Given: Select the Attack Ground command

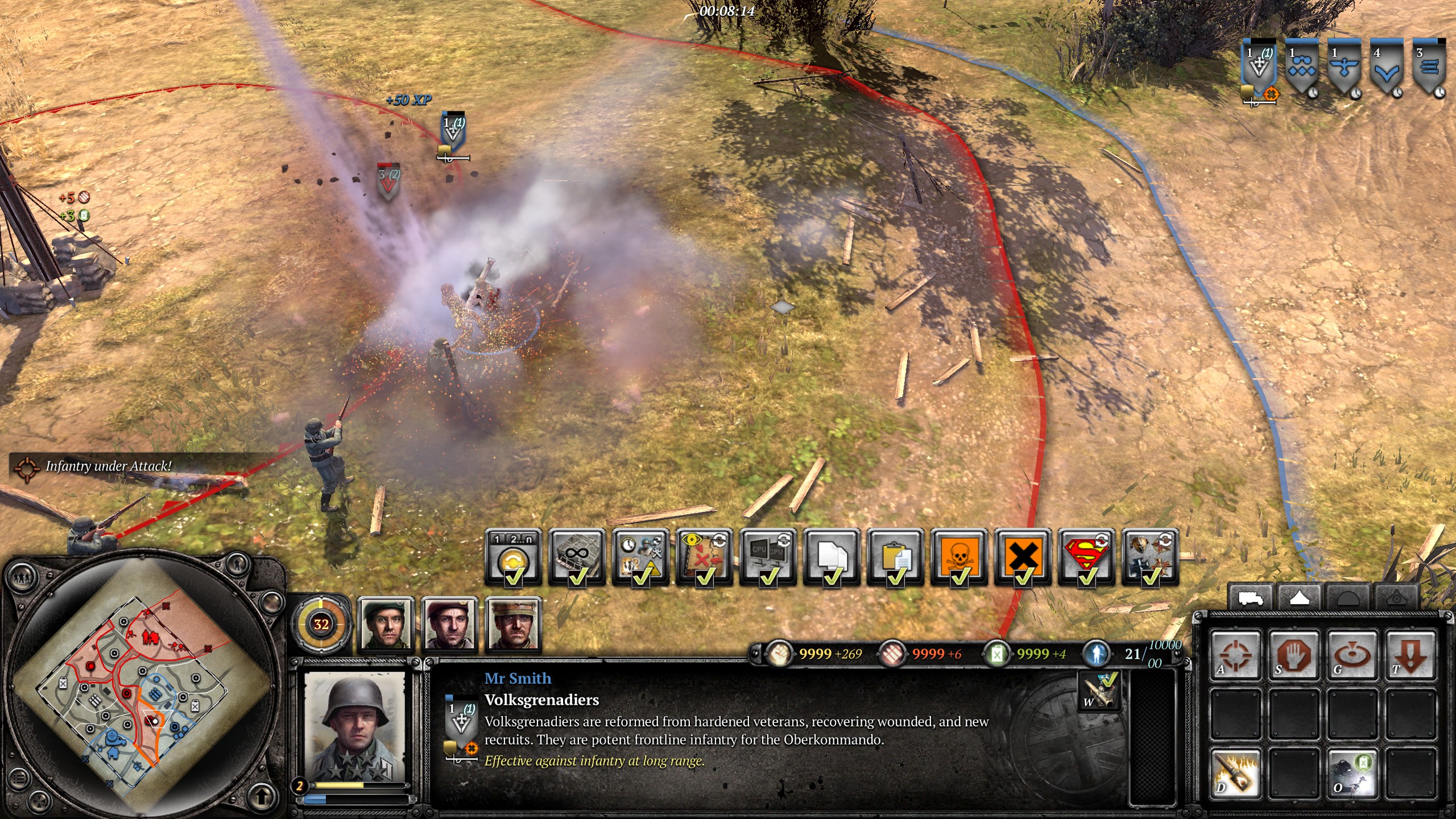Looking at the screenshot, I should click(1352, 654).
